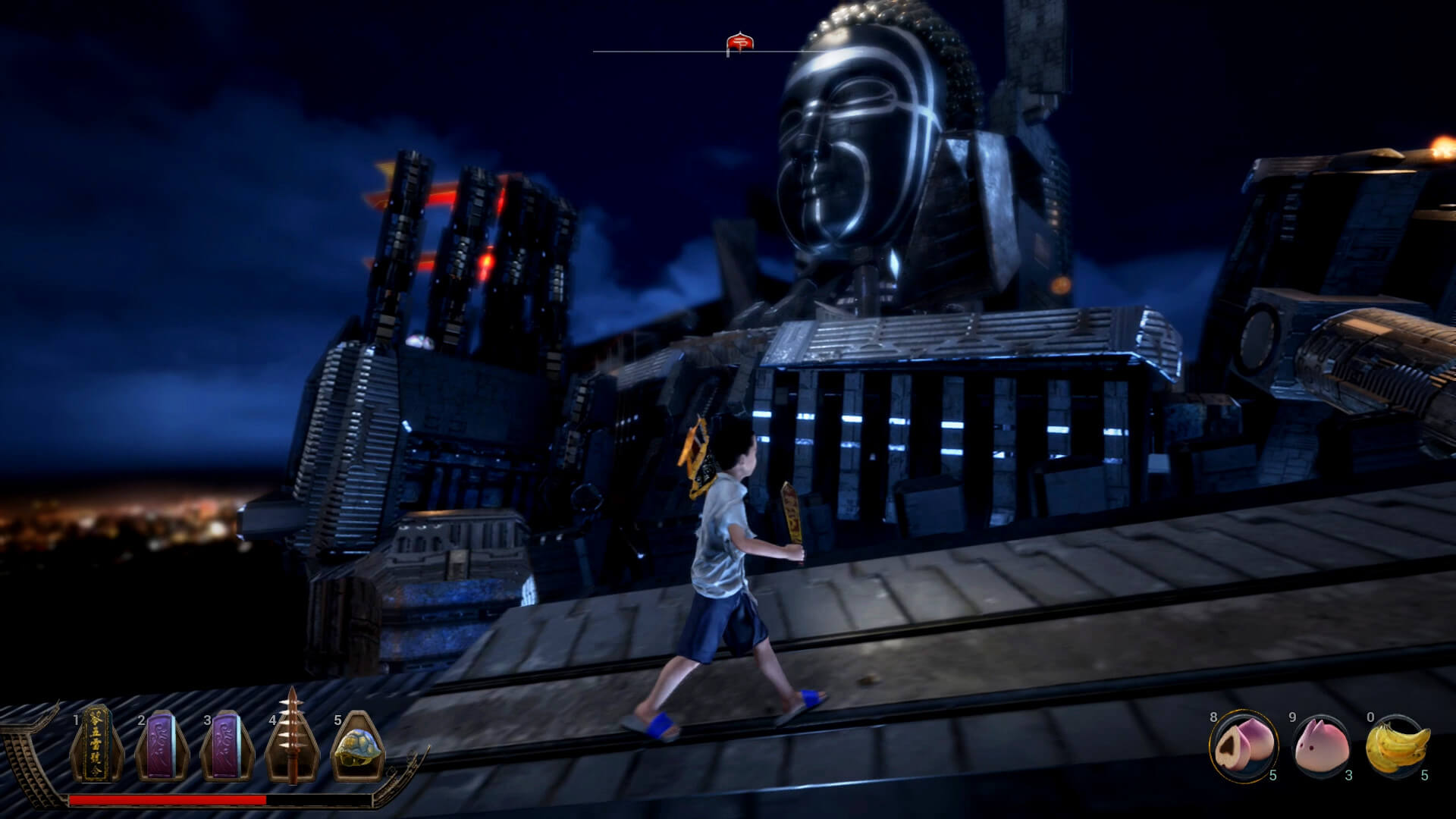
Task: Click the bunch of bananas slot
Action: (1398, 745)
